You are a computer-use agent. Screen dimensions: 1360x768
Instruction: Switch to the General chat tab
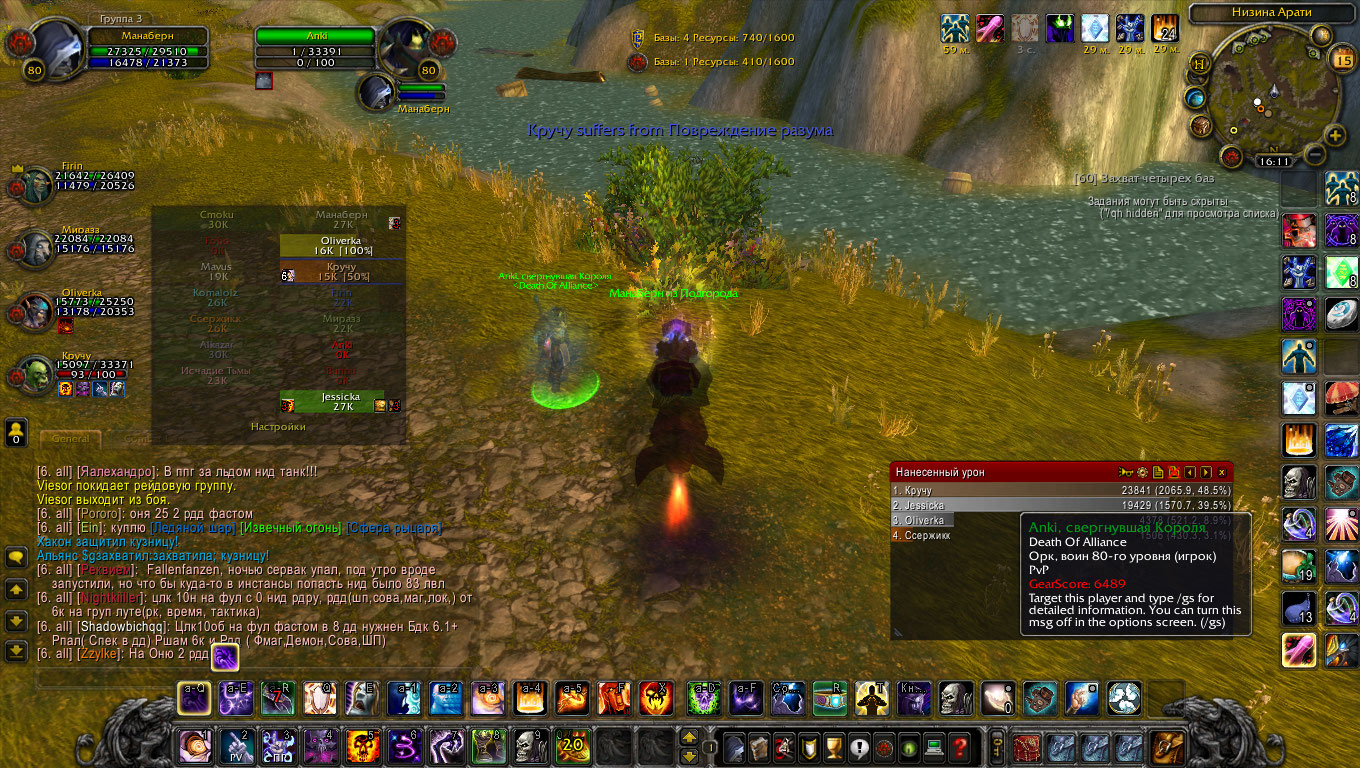70,439
